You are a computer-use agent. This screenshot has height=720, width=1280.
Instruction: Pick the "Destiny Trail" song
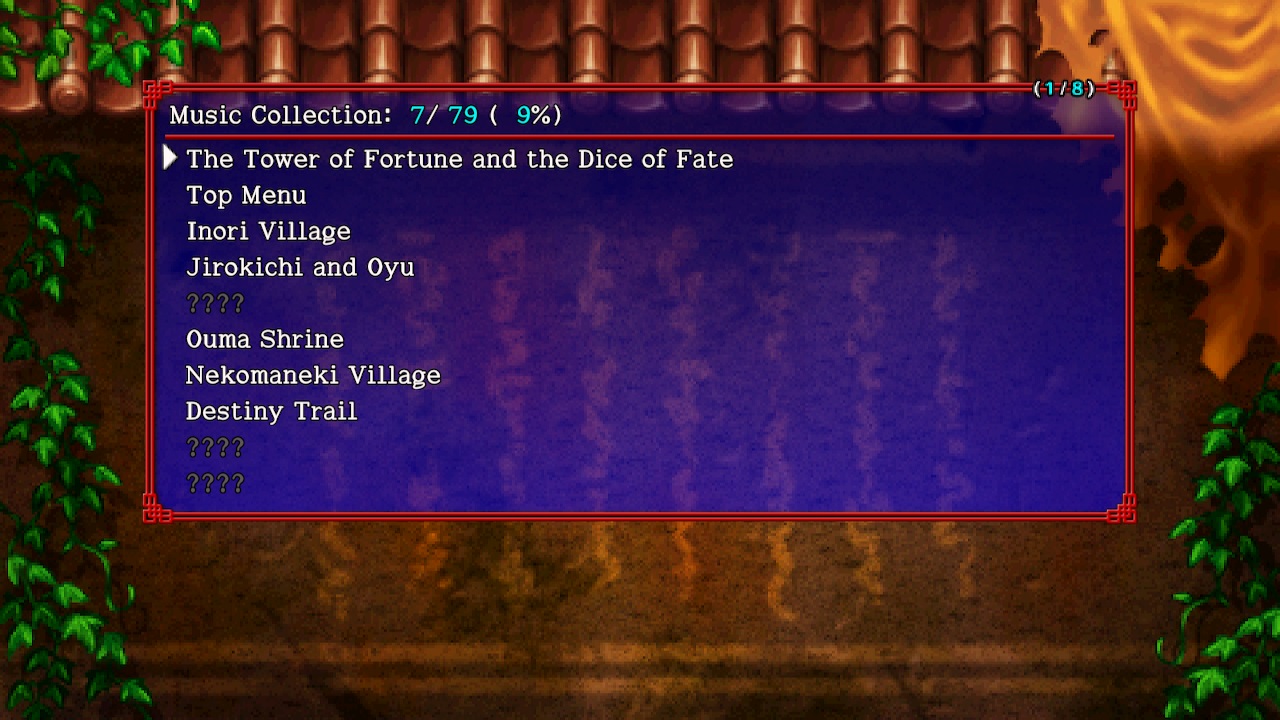[271, 411]
